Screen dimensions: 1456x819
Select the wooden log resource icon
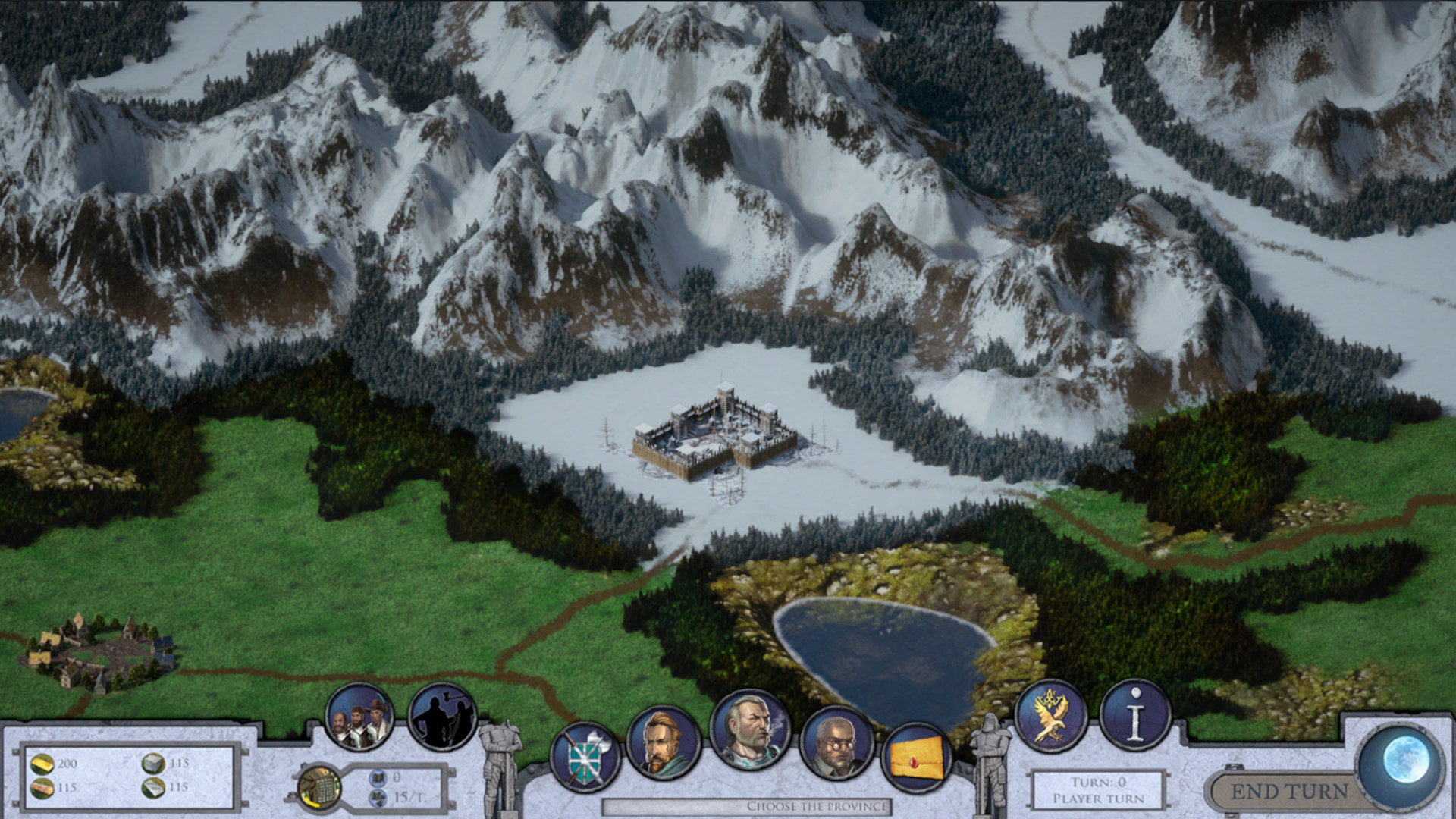(x=42, y=789)
